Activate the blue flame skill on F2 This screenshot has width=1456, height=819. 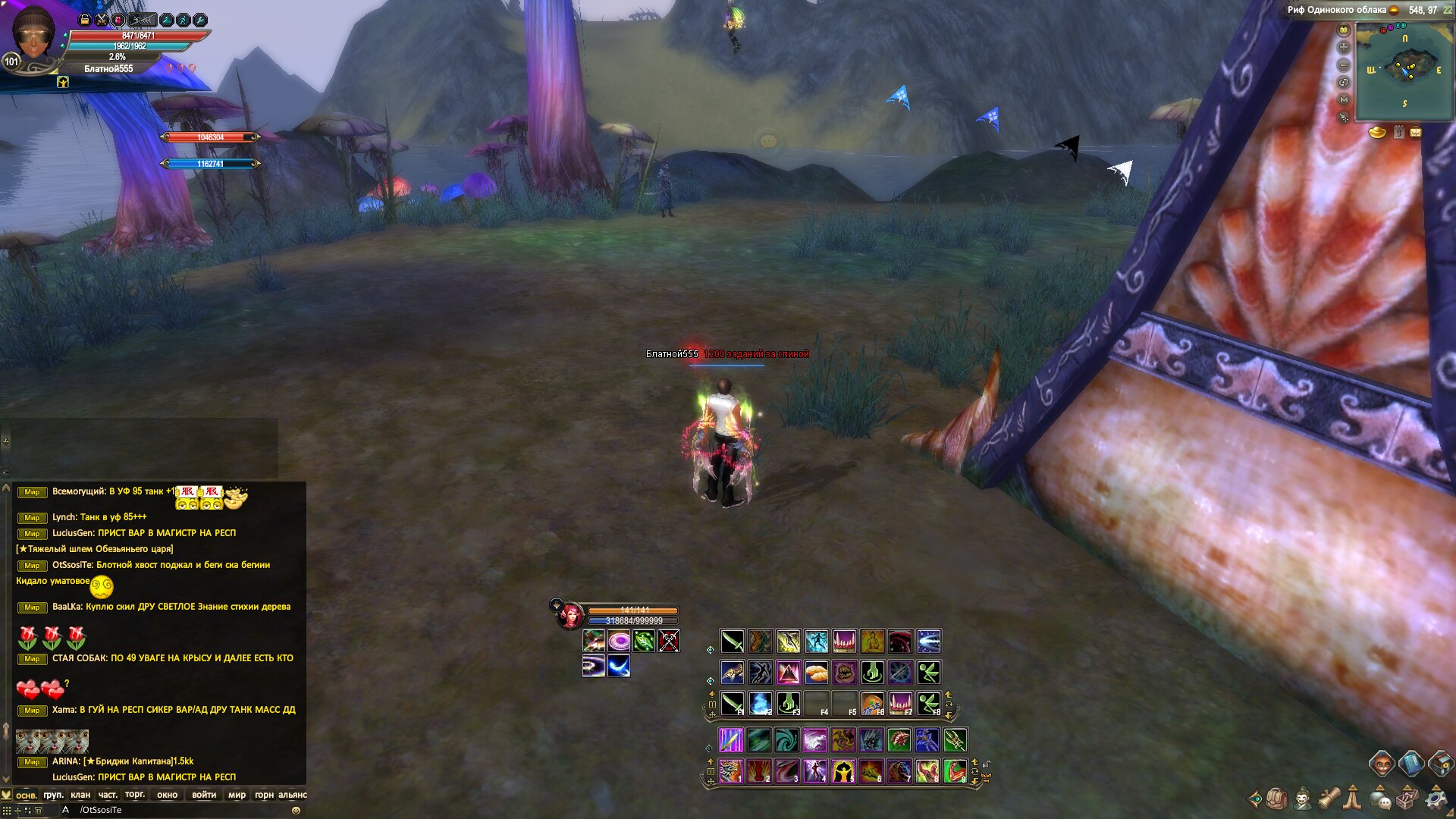pyautogui.click(x=760, y=703)
